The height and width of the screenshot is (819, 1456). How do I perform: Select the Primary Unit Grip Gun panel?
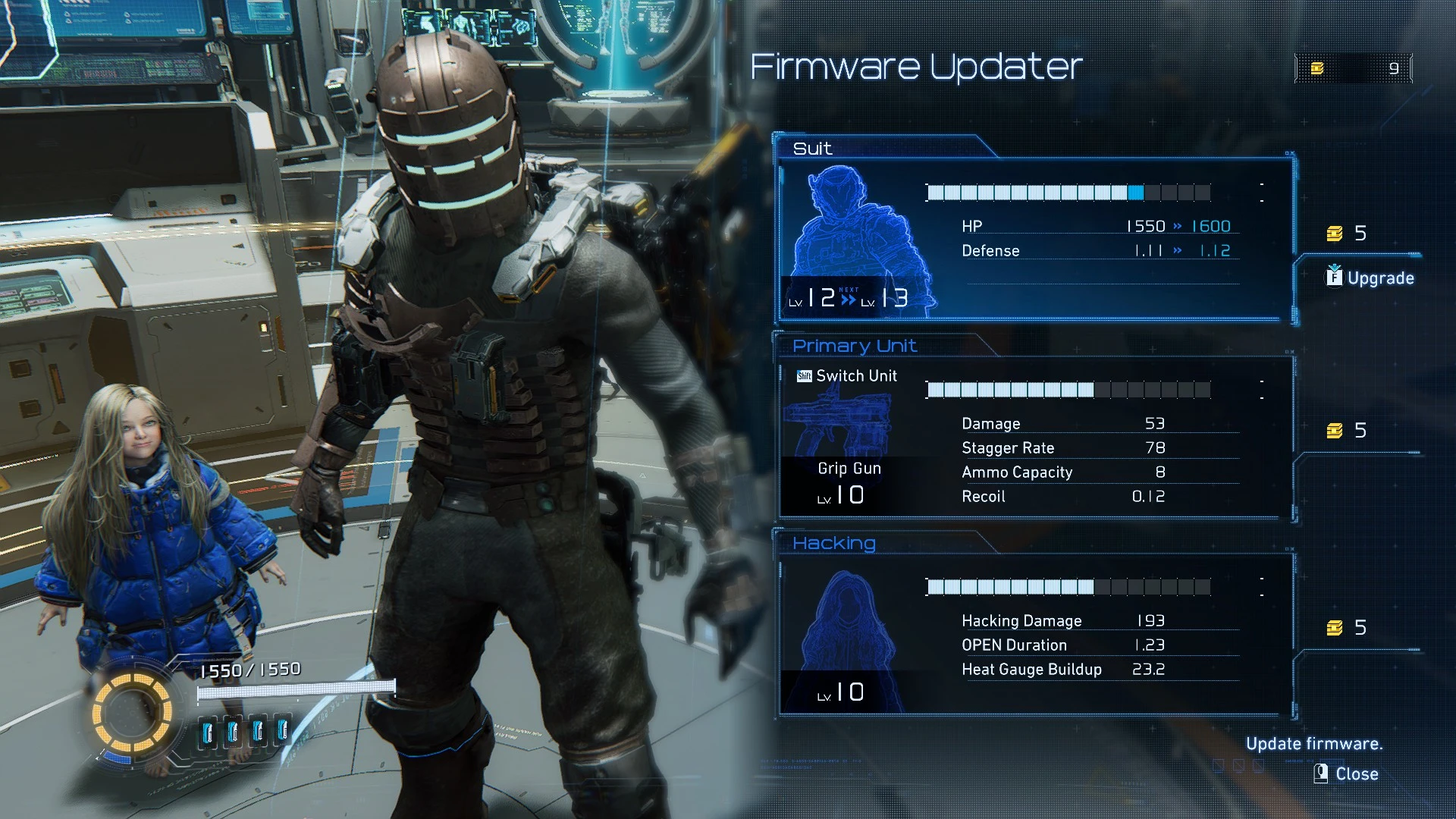tap(1035, 440)
